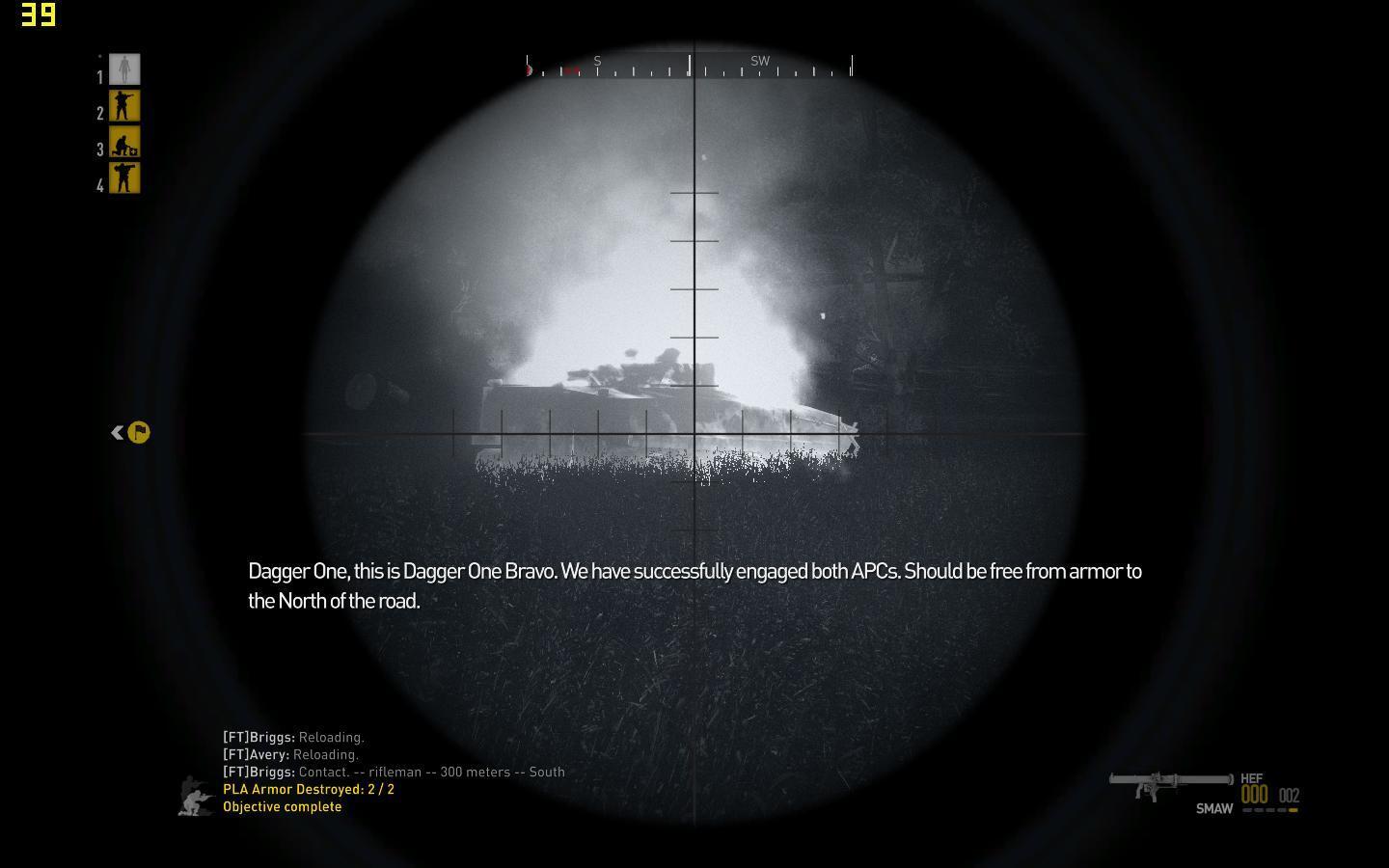Select the SMAW launcher weapon icon
Viewport: 1389px width, 868px height.
click(1170, 784)
